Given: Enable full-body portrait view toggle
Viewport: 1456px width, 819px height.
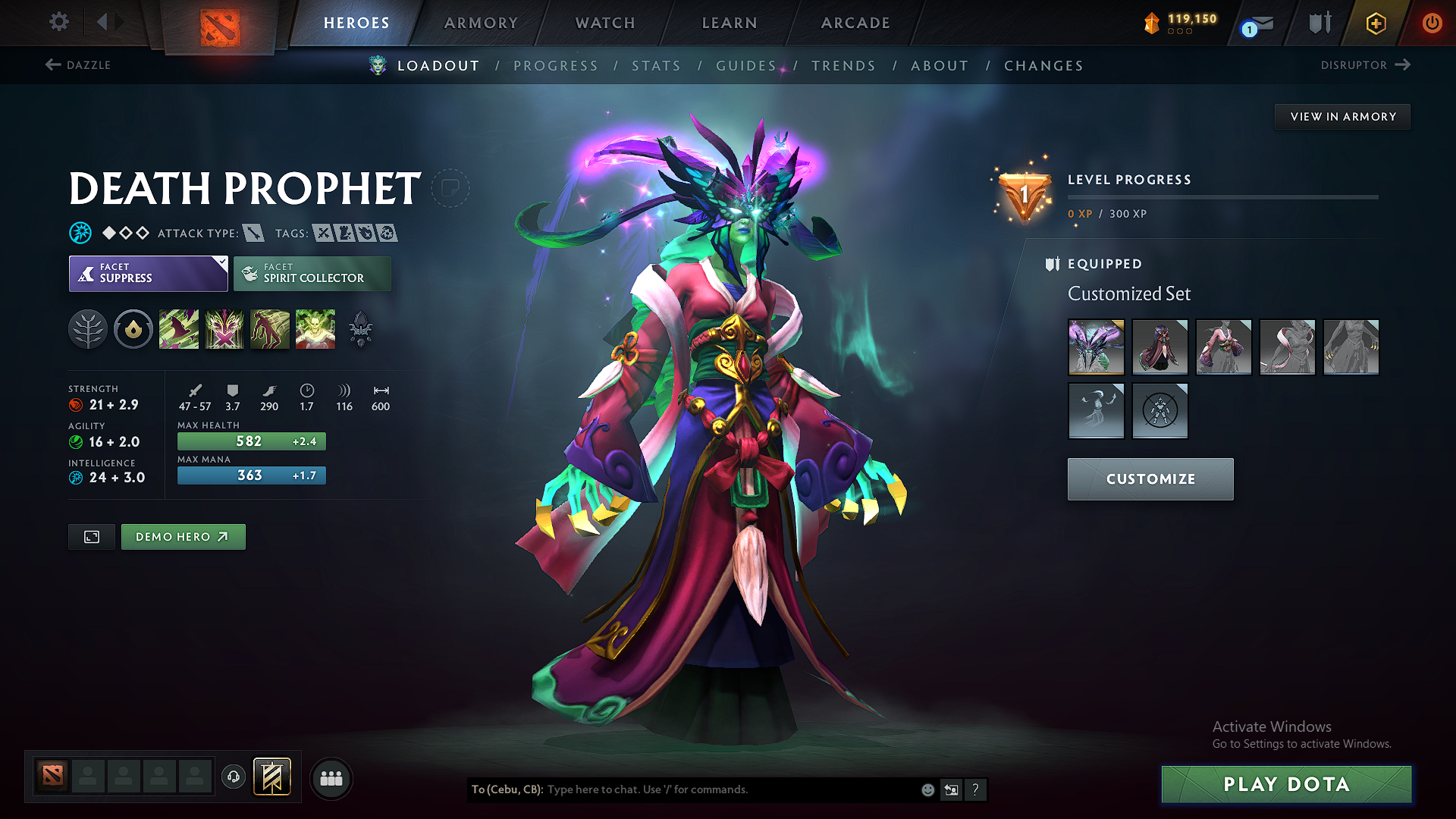Looking at the screenshot, I should tap(91, 536).
